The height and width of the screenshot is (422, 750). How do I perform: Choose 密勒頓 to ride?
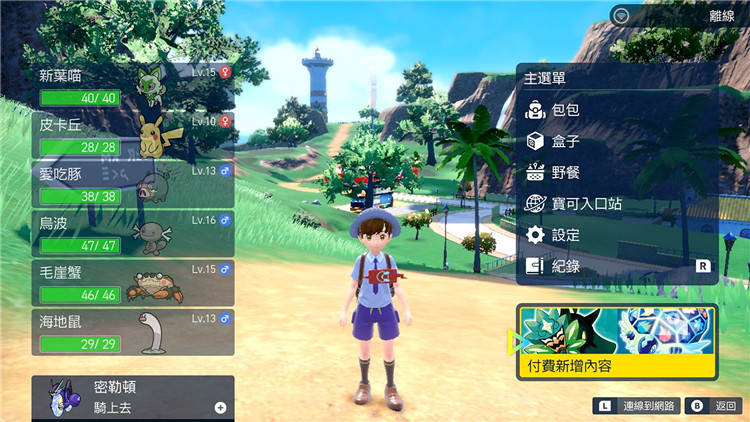(x=135, y=398)
